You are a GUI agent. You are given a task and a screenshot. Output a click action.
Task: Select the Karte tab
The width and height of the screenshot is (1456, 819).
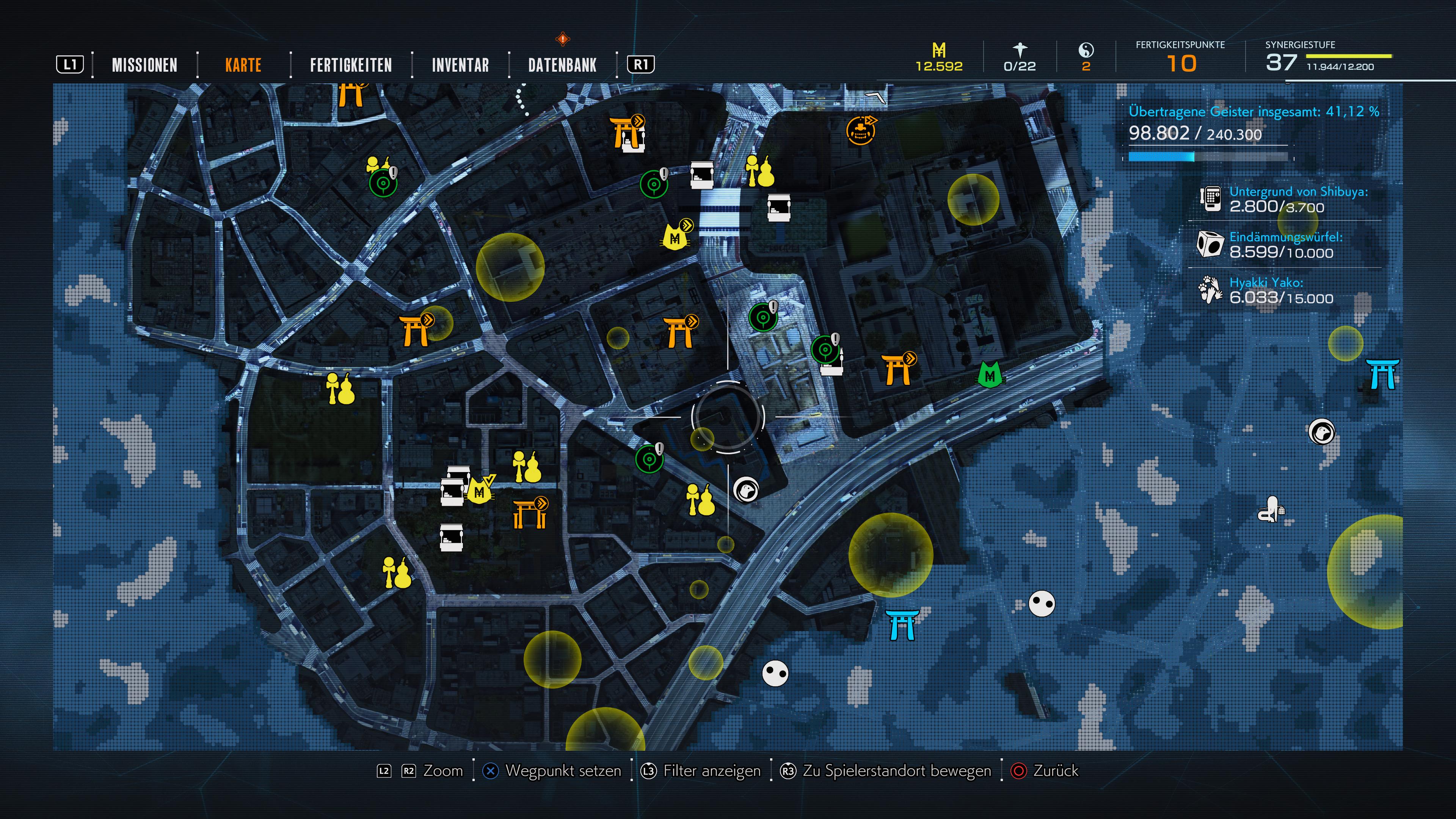243,65
